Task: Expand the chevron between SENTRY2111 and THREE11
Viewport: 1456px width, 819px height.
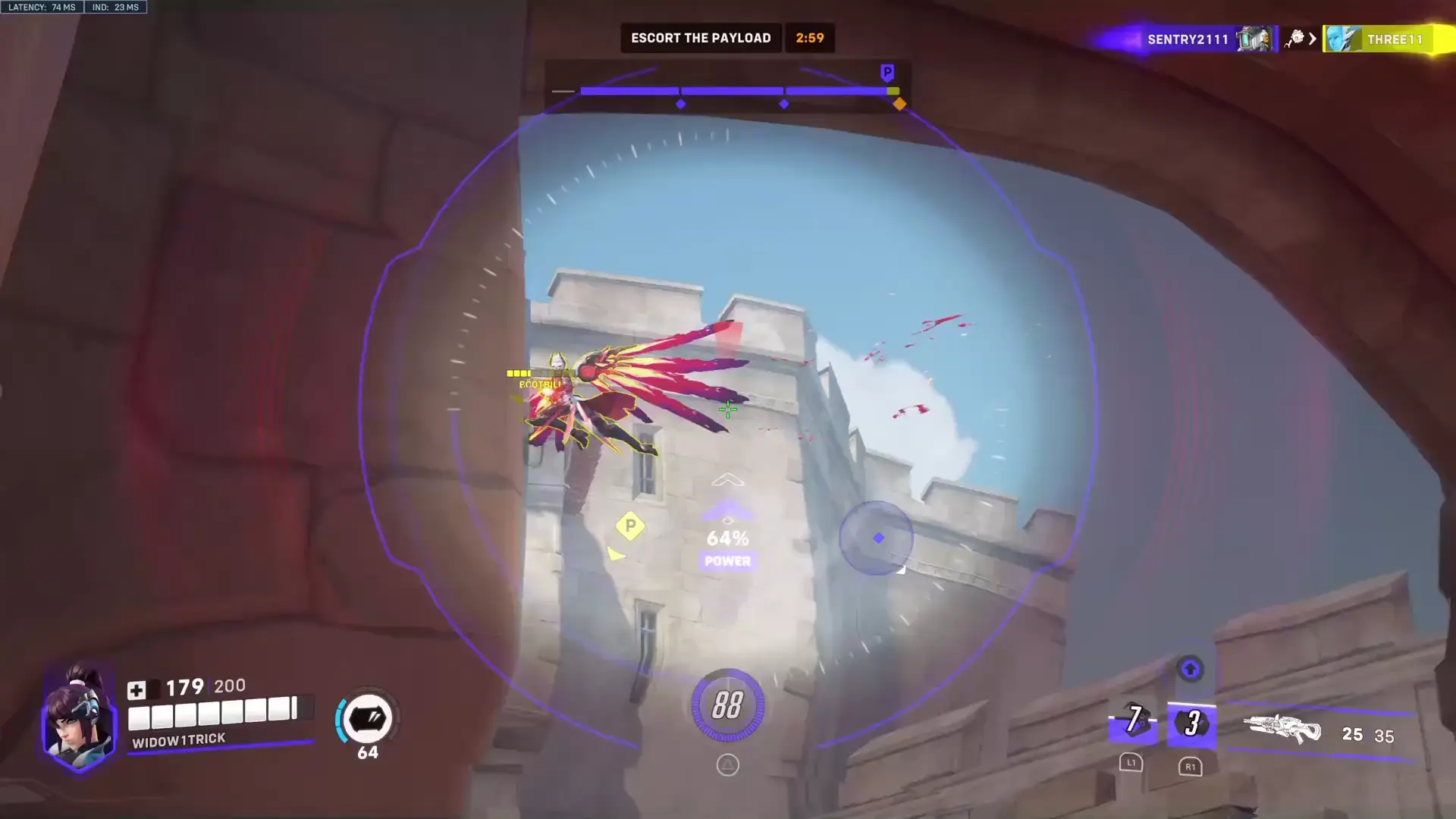Action: (x=1313, y=39)
